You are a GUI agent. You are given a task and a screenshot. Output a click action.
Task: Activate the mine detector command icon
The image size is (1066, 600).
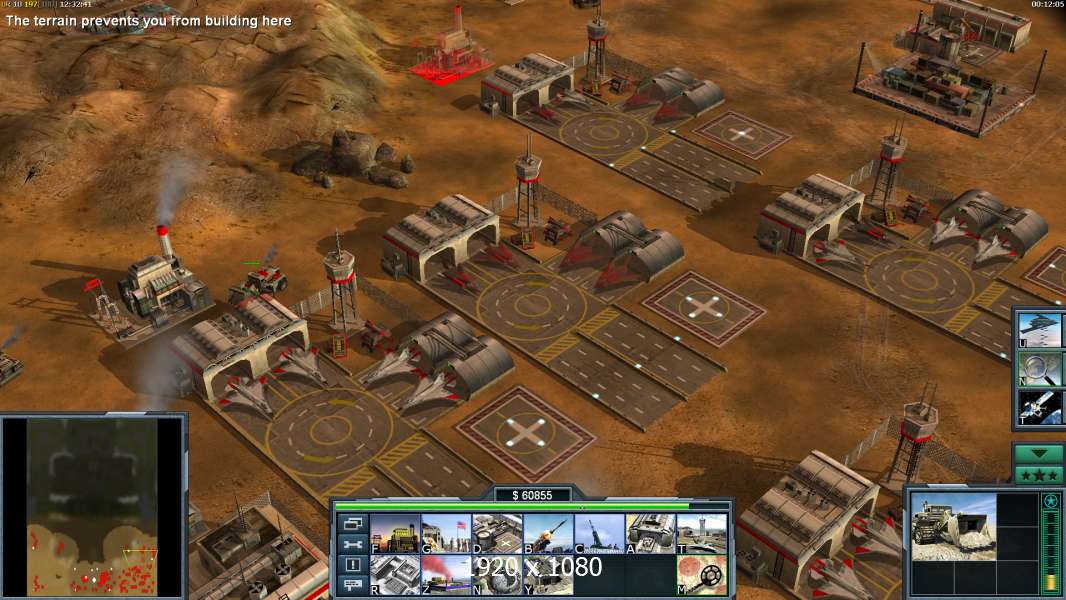pyautogui.click(x=701, y=574)
